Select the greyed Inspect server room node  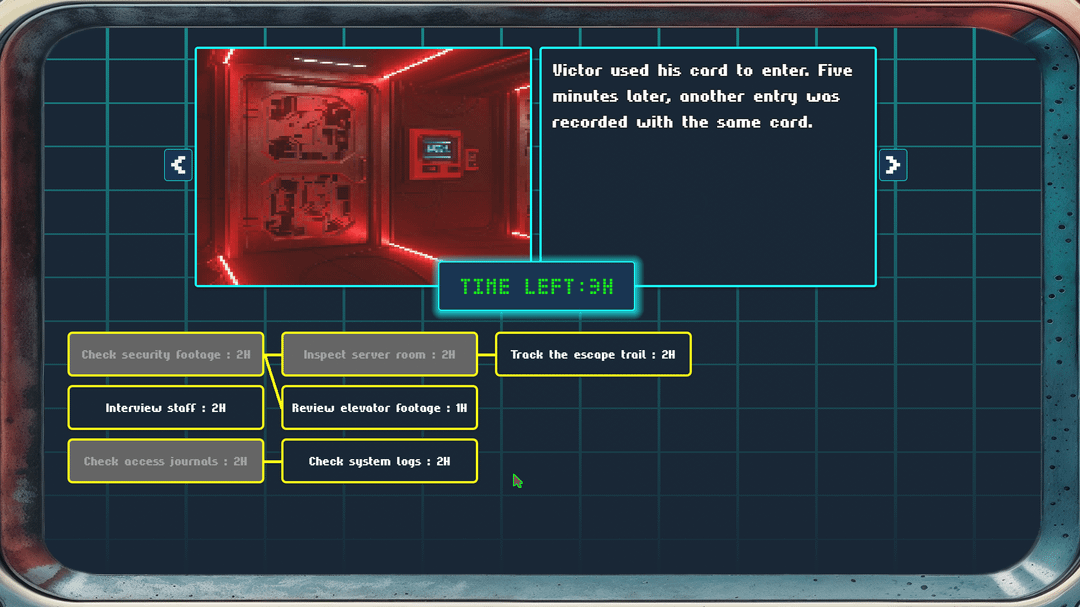[x=379, y=355]
